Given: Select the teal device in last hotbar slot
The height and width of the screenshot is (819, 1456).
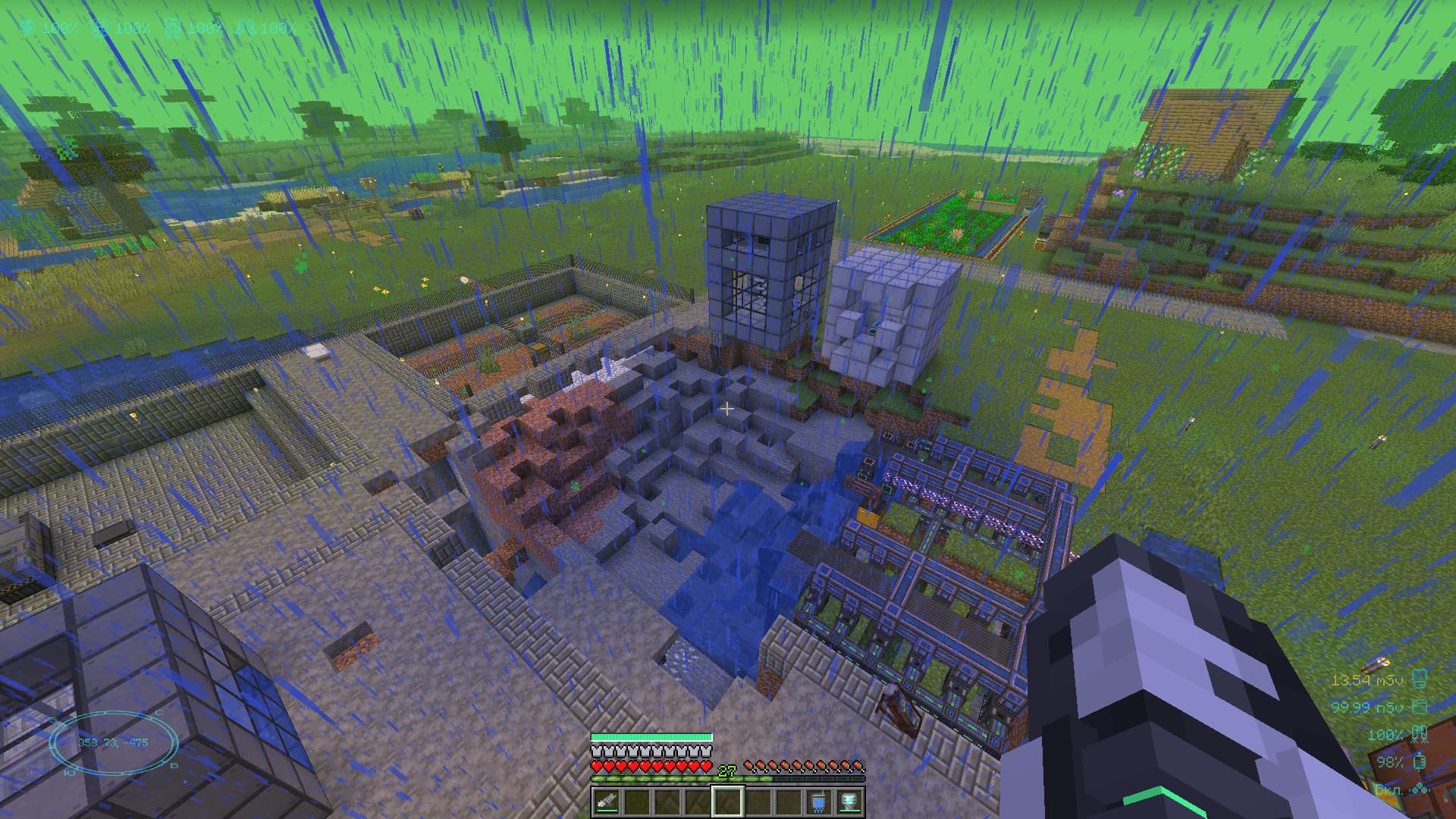Looking at the screenshot, I should pos(849,801).
